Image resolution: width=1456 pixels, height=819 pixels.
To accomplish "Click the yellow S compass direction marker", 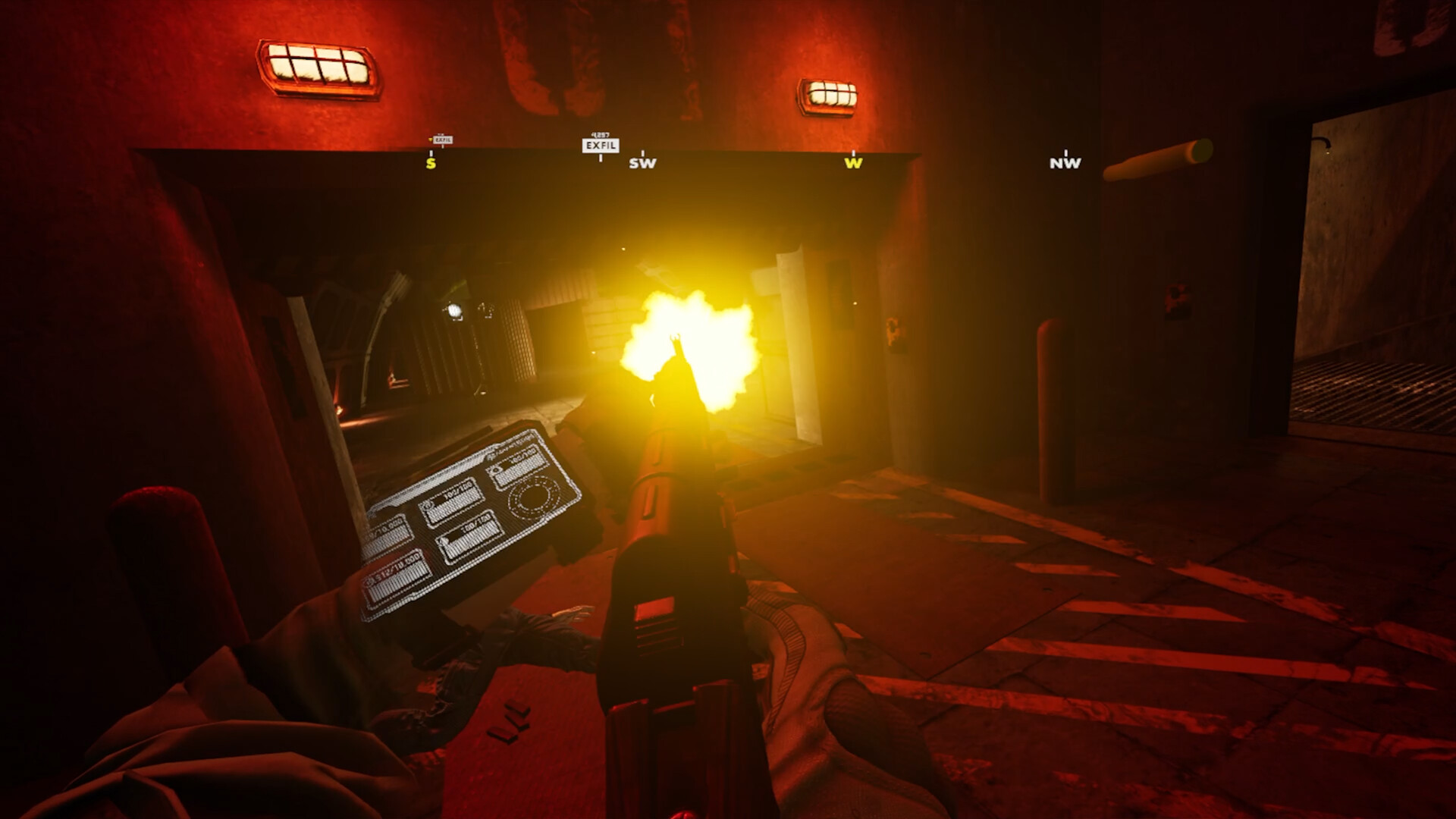I will (x=430, y=162).
